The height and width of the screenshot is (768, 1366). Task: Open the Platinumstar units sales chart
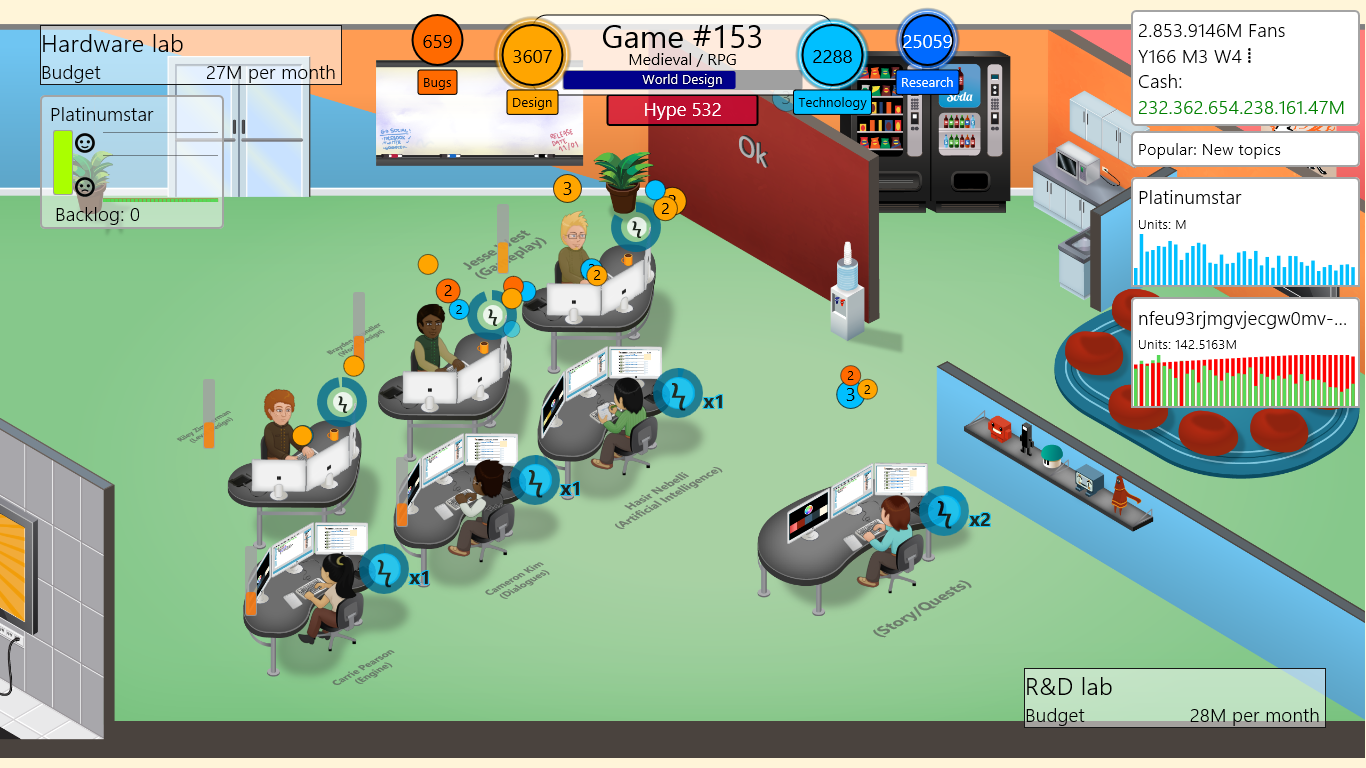(x=1244, y=230)
